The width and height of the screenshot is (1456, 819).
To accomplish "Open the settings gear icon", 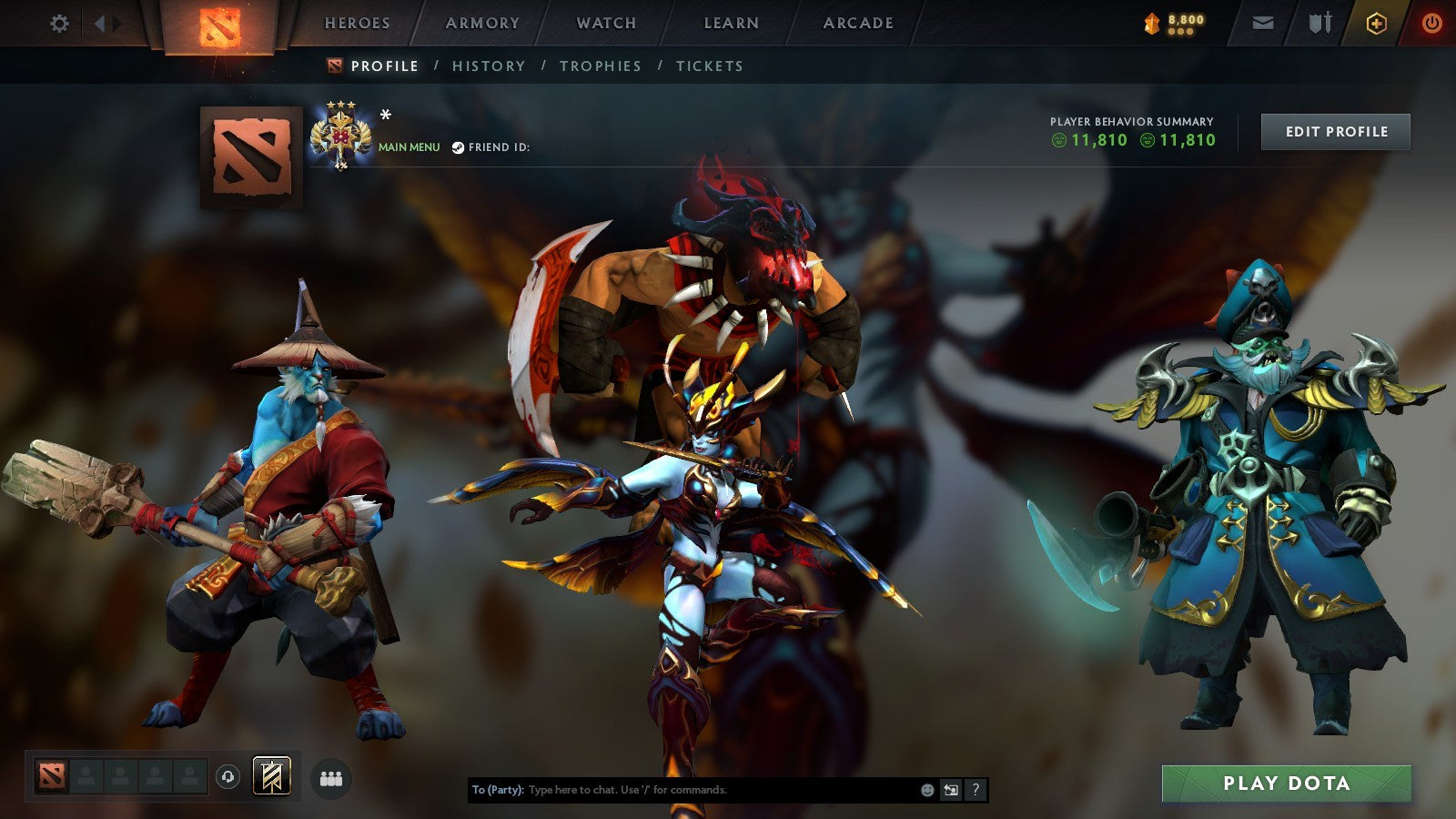I will (60, 24).
